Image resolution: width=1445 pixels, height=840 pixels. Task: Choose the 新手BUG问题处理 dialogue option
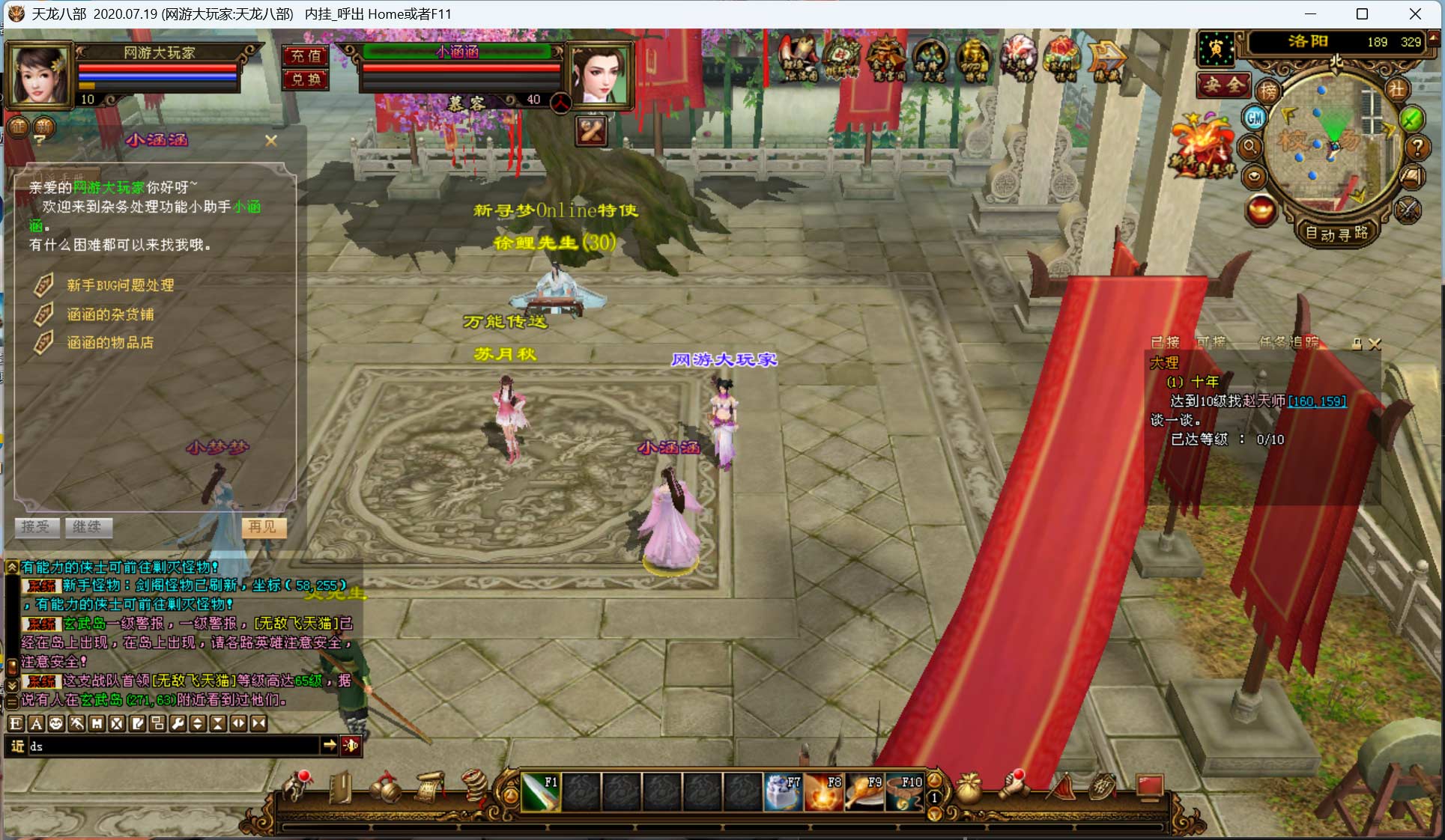click(120, 285)
